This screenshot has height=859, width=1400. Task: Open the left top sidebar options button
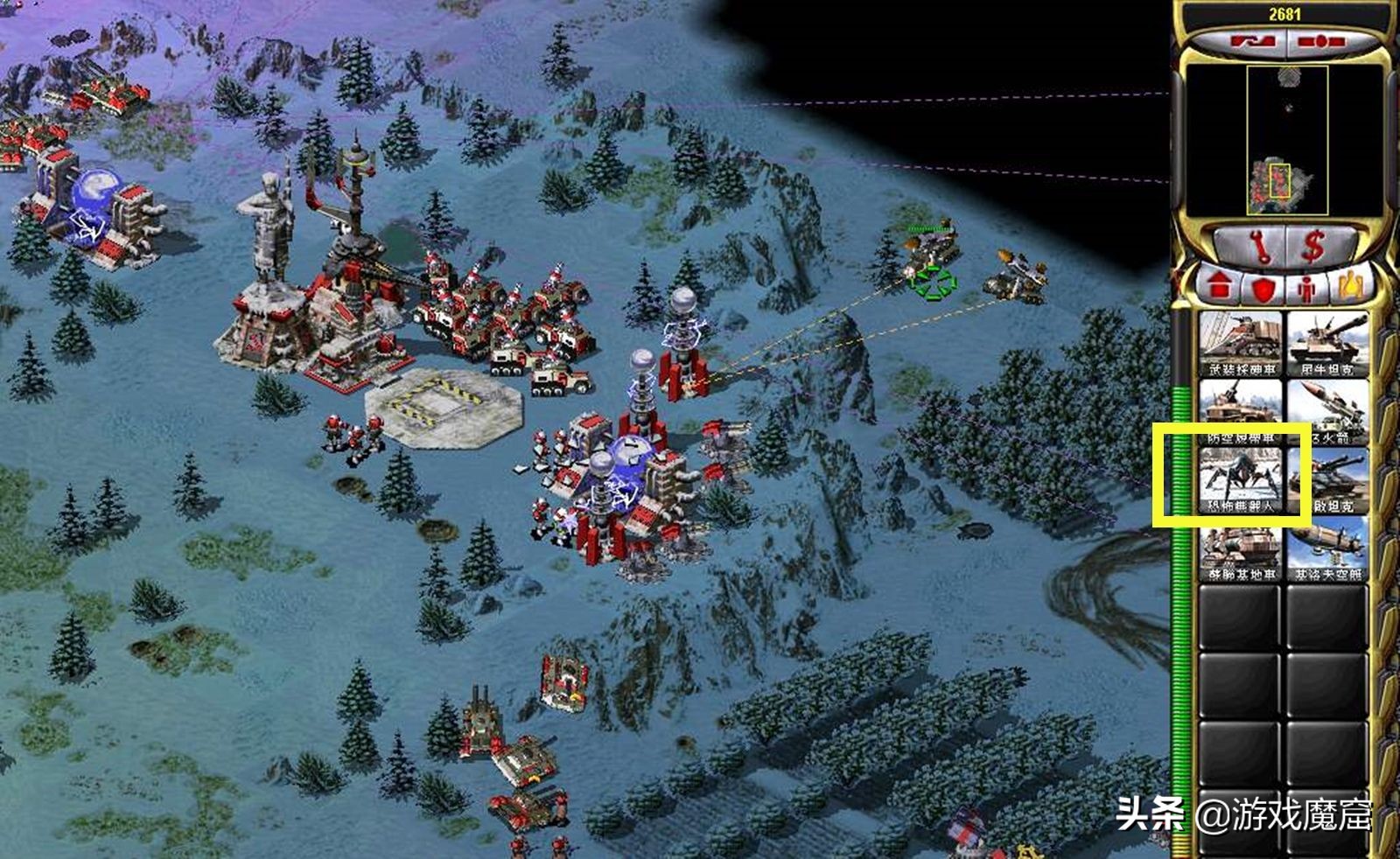coord(1243,41)
